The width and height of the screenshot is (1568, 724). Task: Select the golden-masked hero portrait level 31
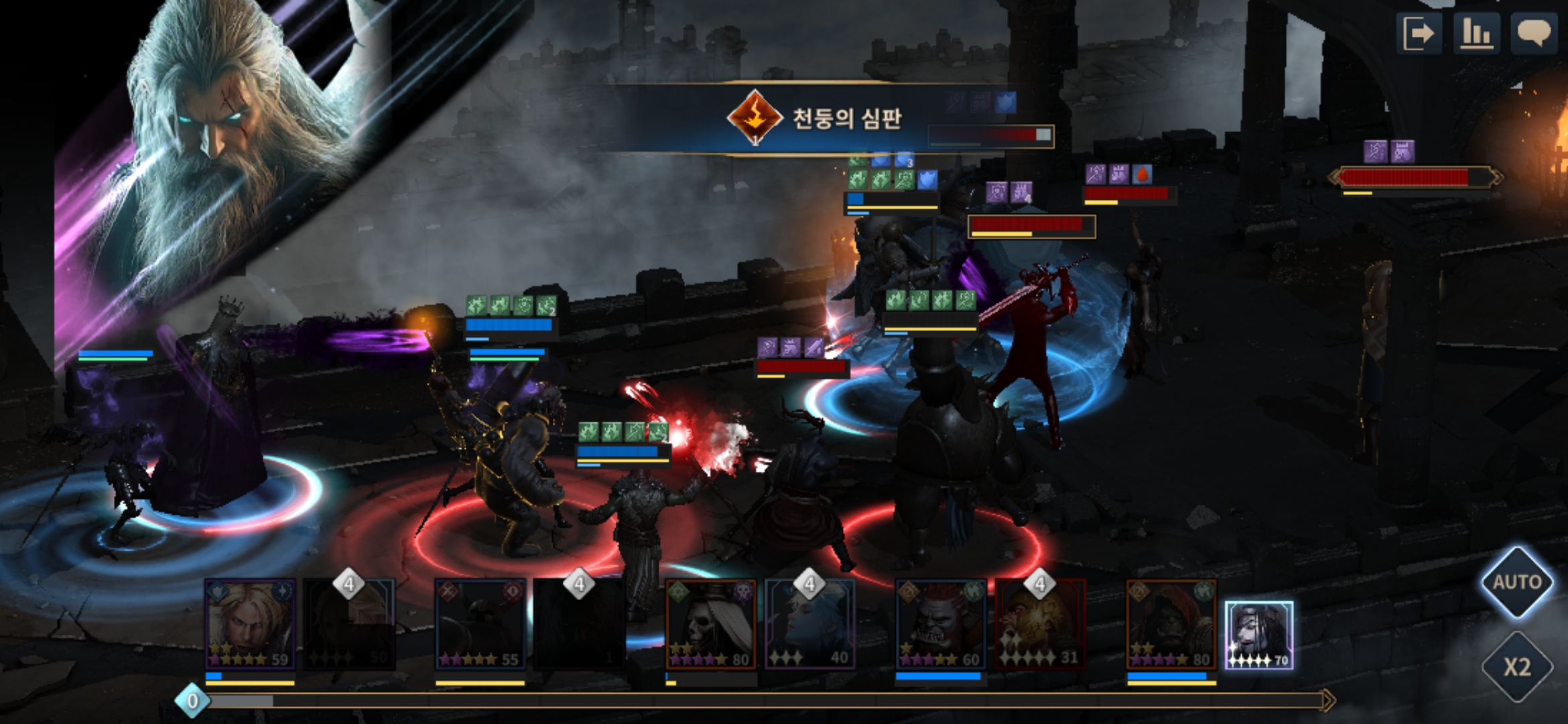coord(1039,625)
